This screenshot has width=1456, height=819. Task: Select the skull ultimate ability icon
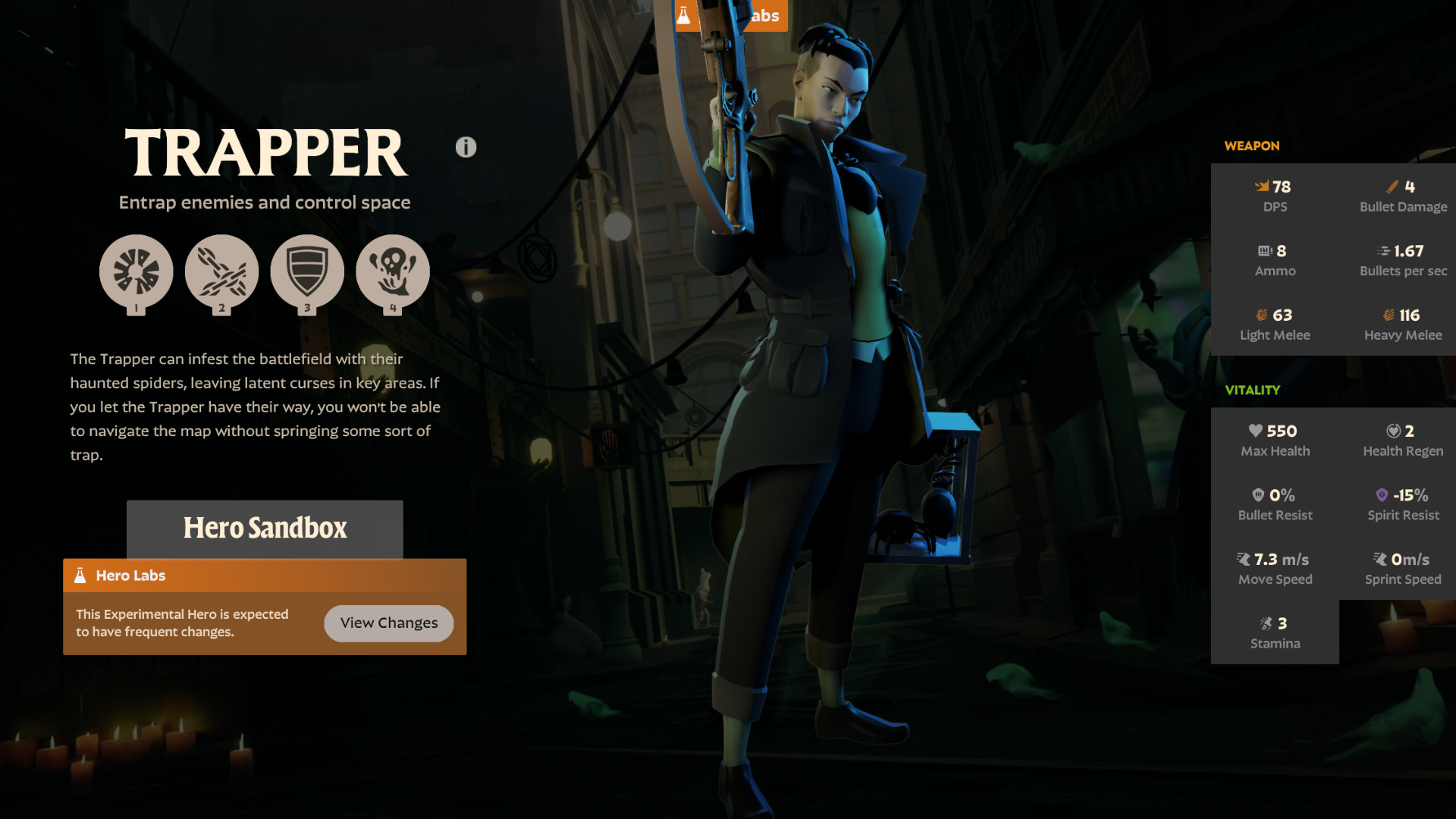pos(393,271)
